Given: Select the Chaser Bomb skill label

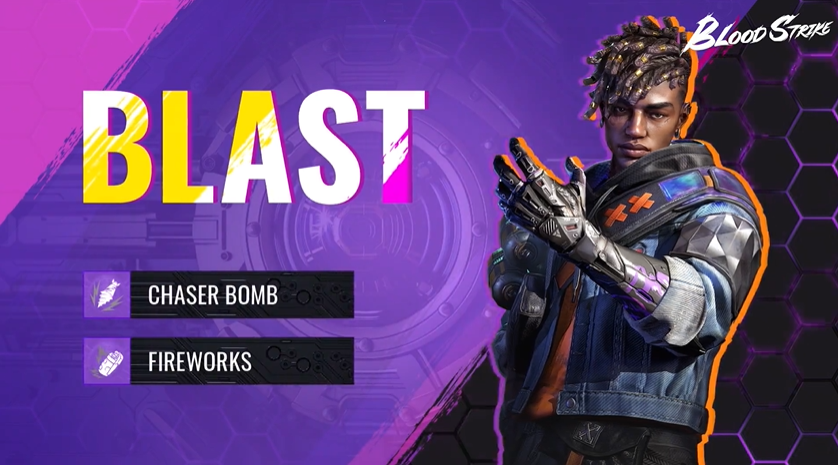Looking at the screenshot, I should 212,295.
